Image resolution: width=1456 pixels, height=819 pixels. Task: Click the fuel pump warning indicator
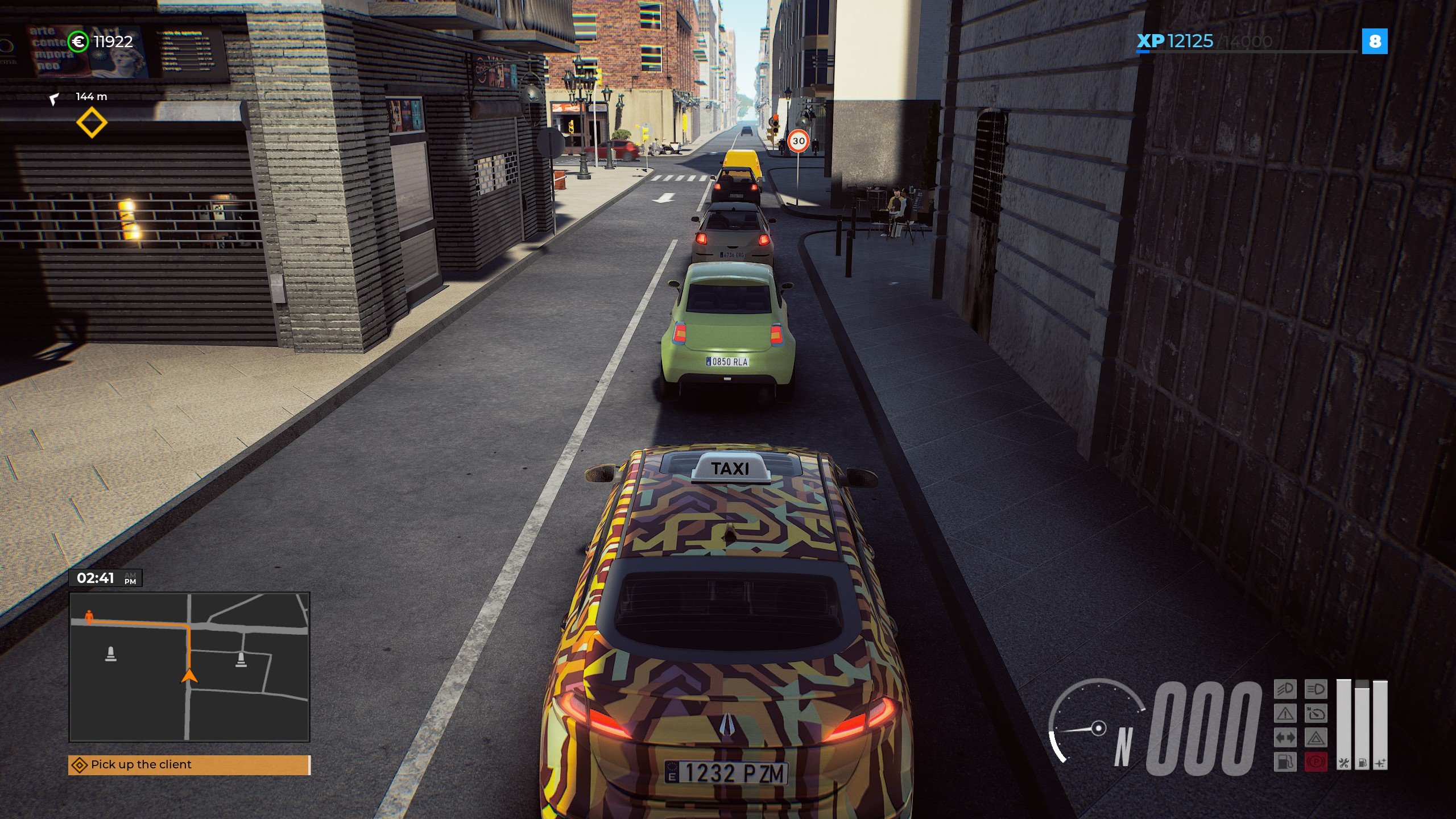[1285, 762]
